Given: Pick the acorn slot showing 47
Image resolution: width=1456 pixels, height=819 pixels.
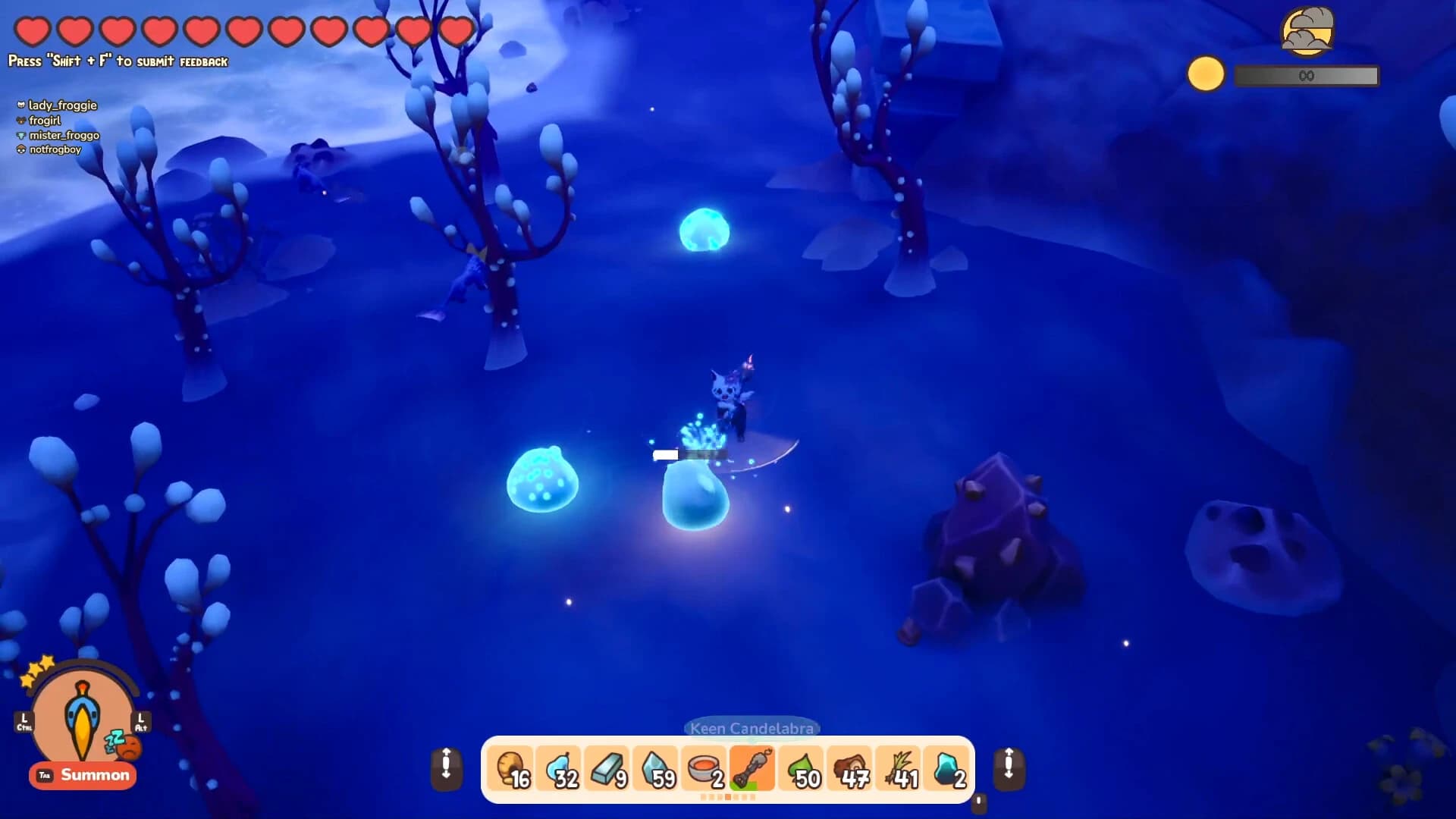Looking at the screenshot, I should pyautogui.click(x=849, y=770).
